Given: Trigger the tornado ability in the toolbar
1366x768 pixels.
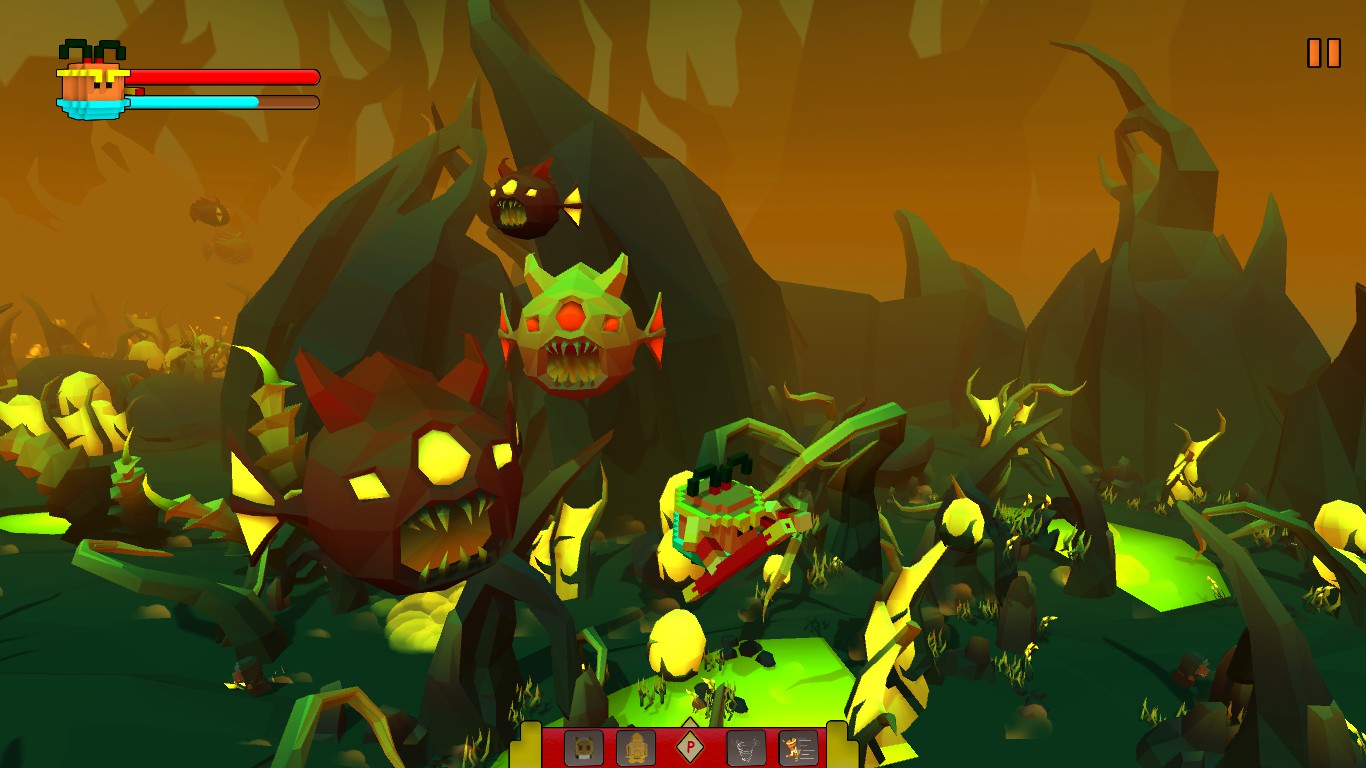Looking at the screenshot, I should pos(745,747).
